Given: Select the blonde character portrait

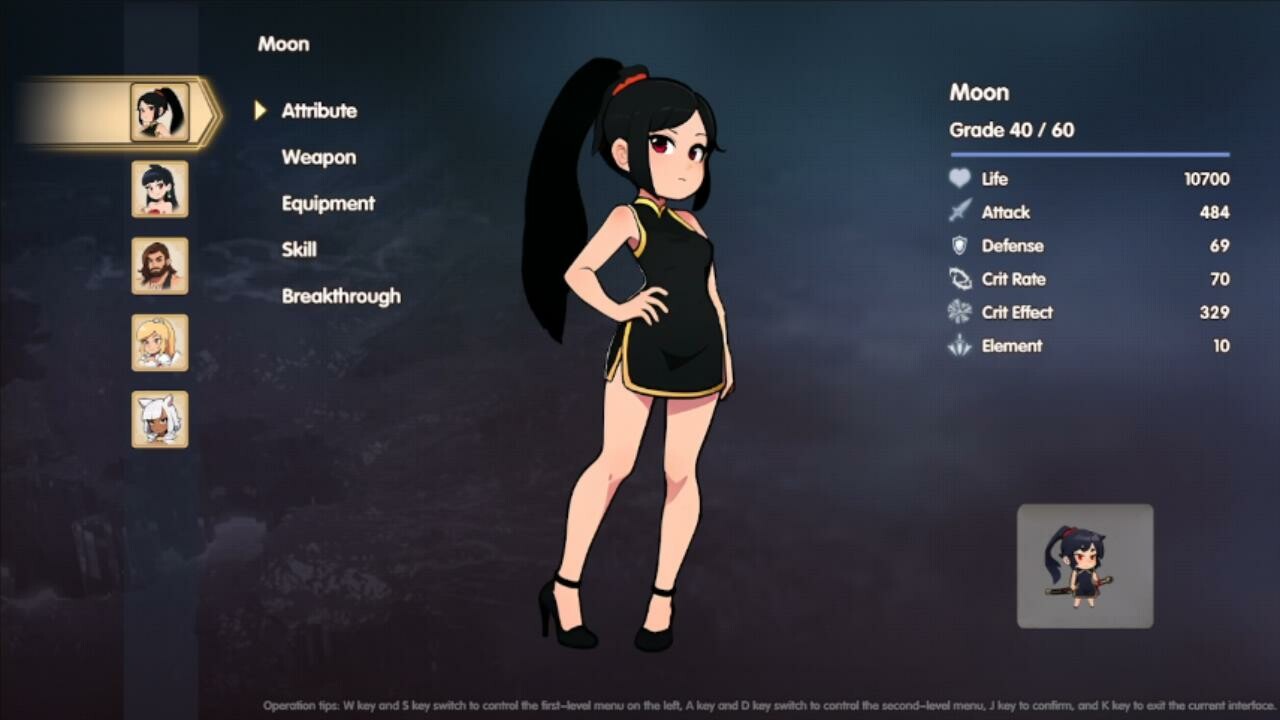Looking at the screenshot, I should [x=159, y=343].
